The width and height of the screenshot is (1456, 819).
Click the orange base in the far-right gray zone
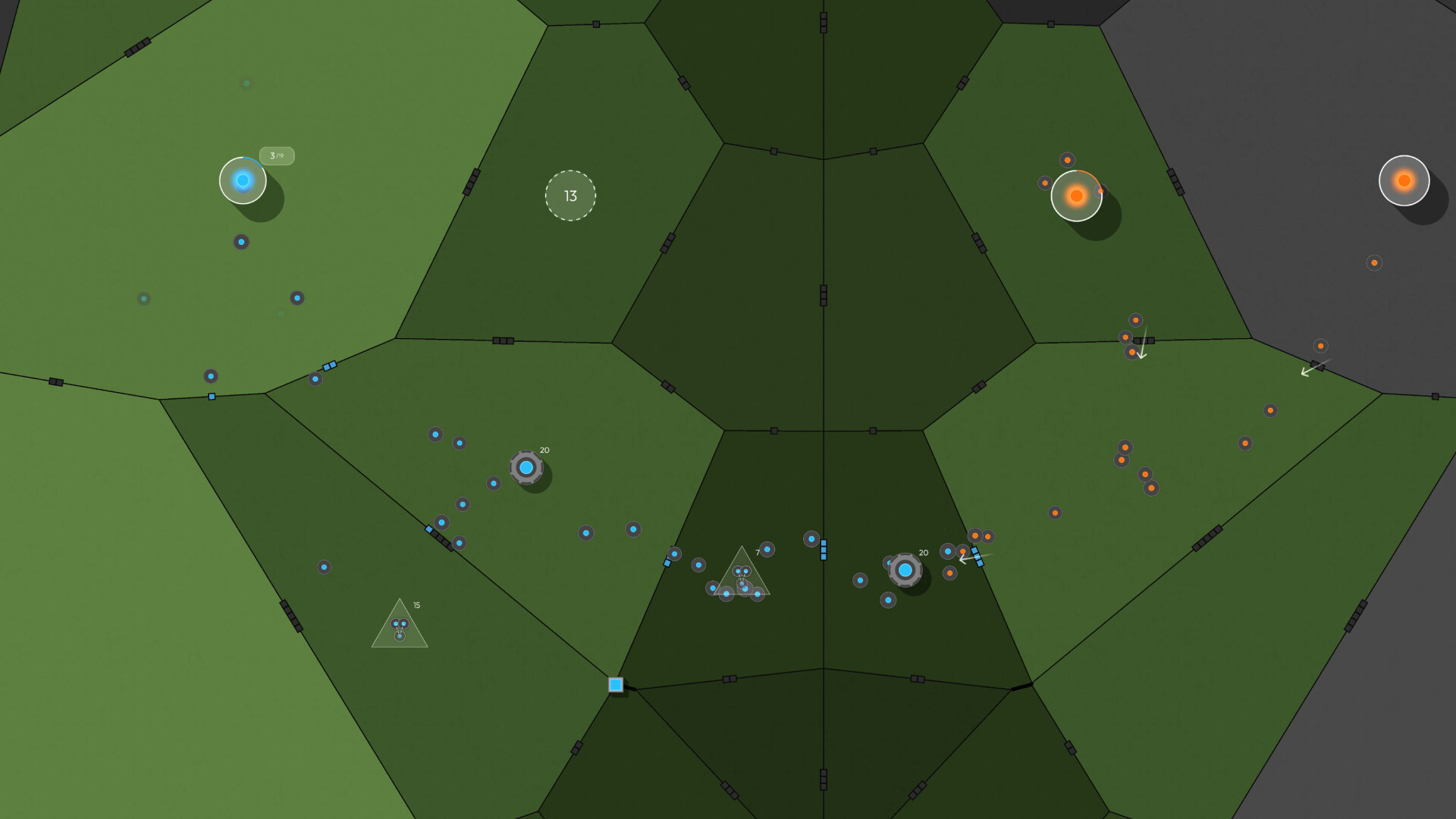[x=1404, y=180]
